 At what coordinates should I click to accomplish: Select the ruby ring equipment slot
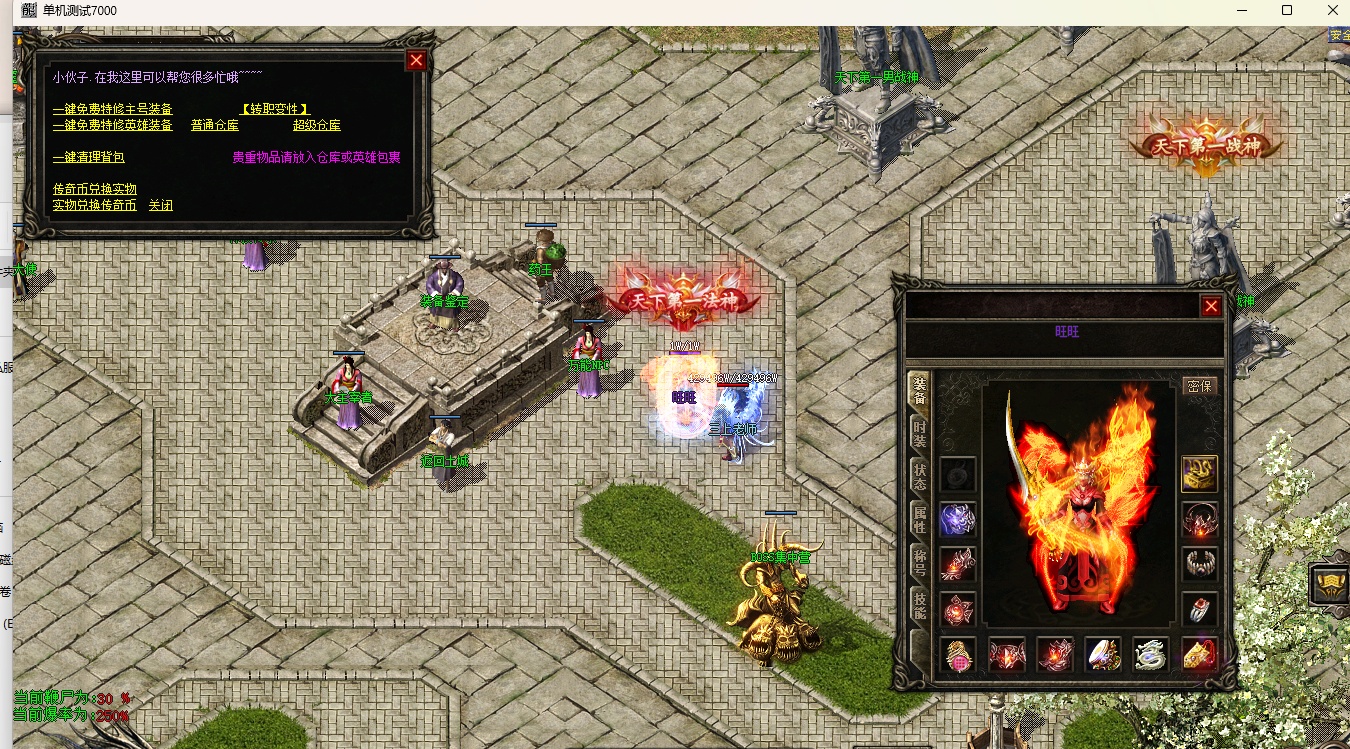1199,608
